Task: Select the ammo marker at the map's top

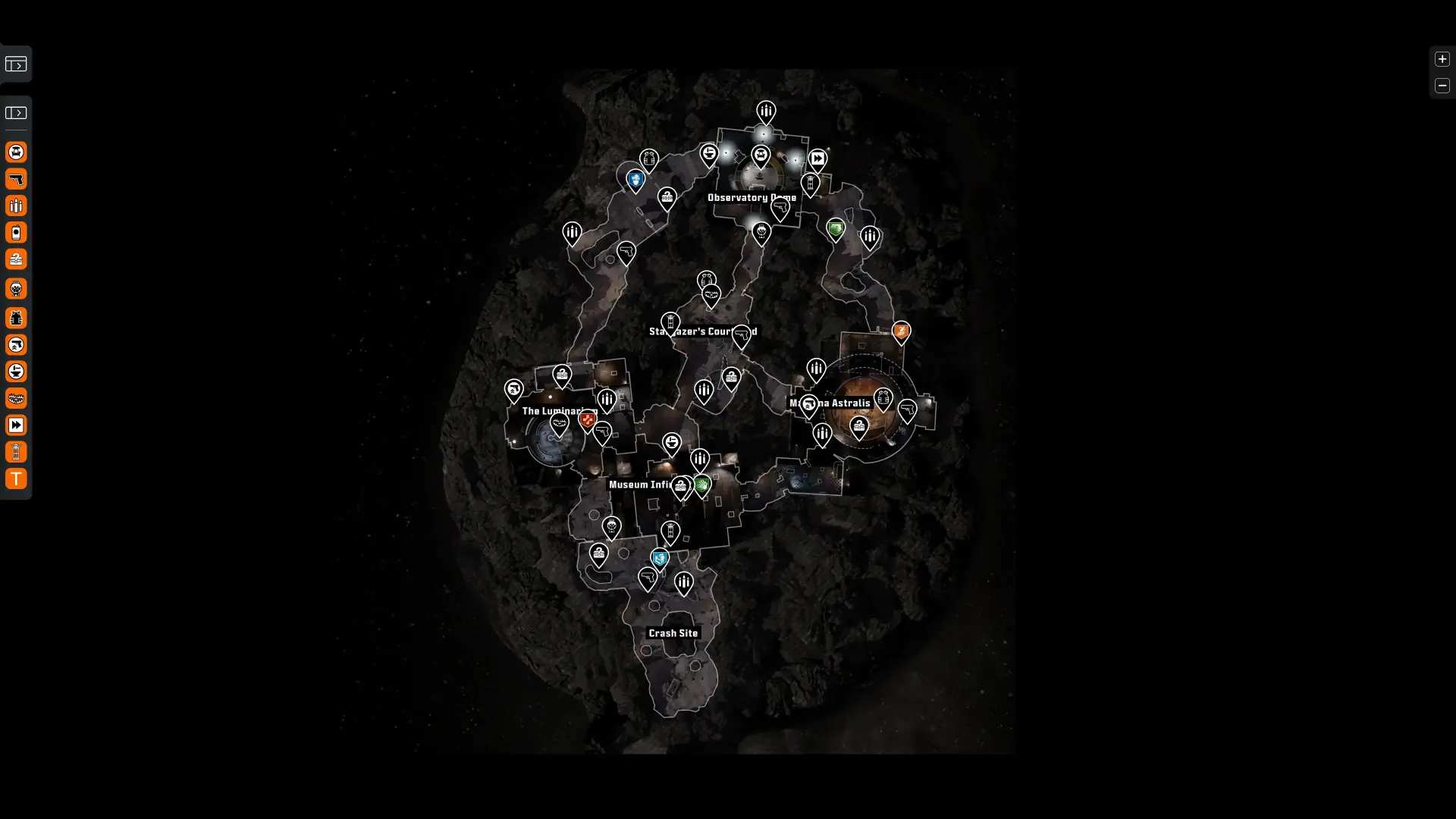Action: 766,111
